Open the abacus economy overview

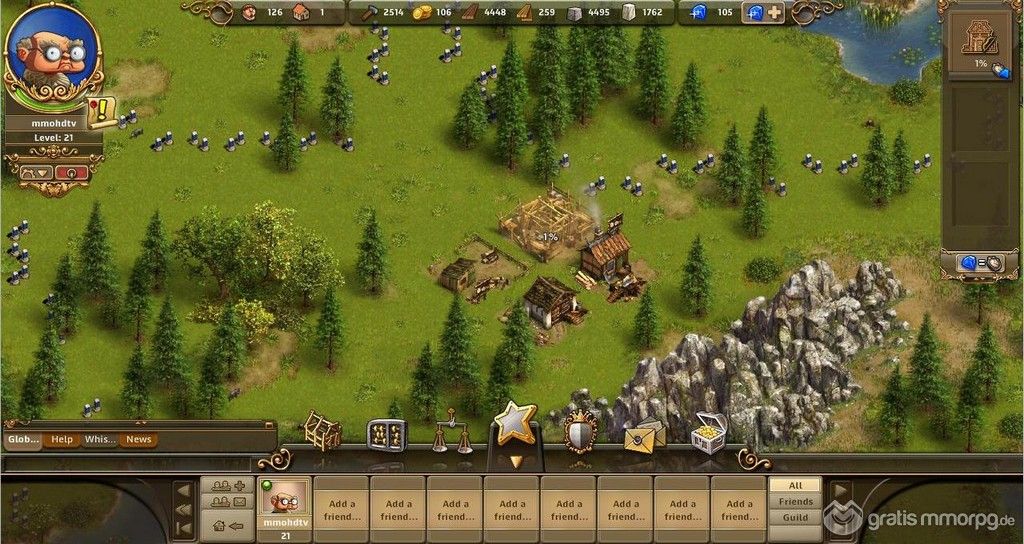click(x=387, y=434)
